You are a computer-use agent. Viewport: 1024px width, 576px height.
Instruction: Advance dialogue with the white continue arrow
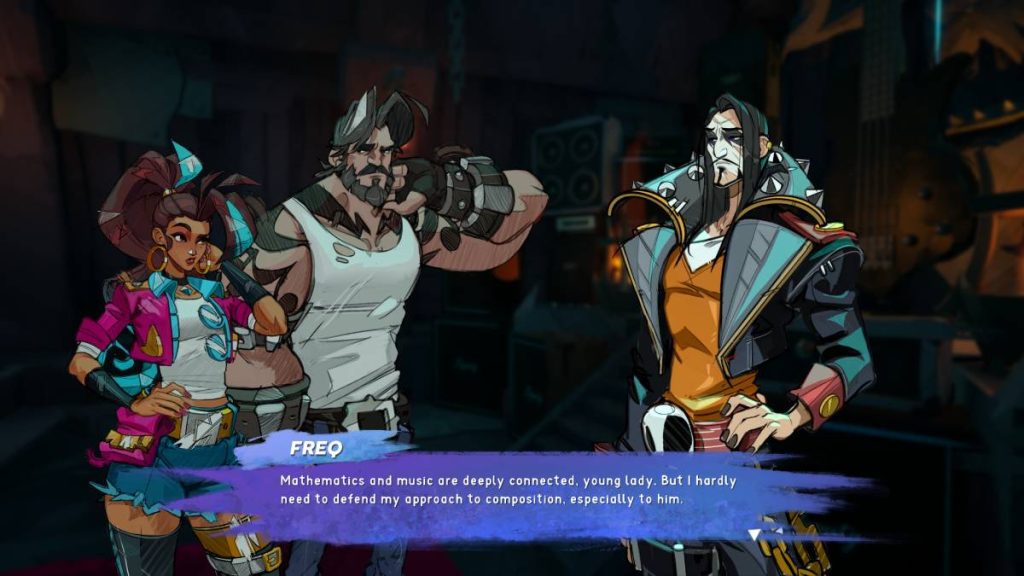click(755, 535)
